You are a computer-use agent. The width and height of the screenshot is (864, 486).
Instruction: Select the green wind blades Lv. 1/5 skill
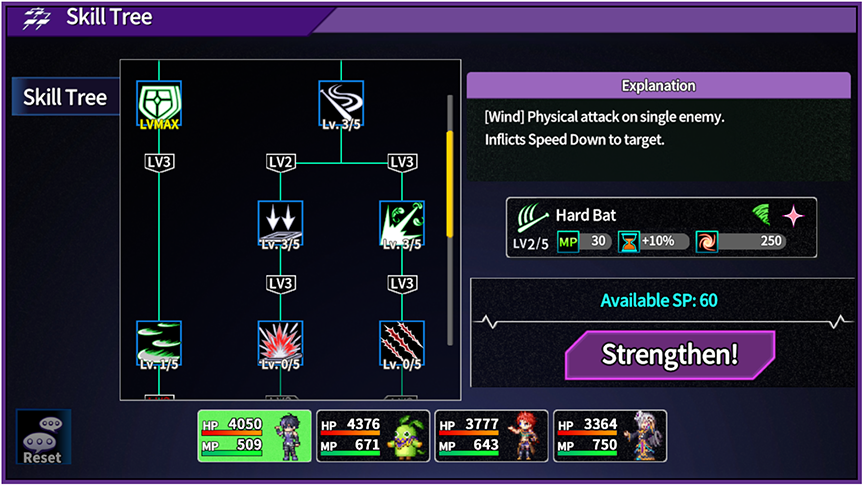pyautogui.click(x=159, y=344)
